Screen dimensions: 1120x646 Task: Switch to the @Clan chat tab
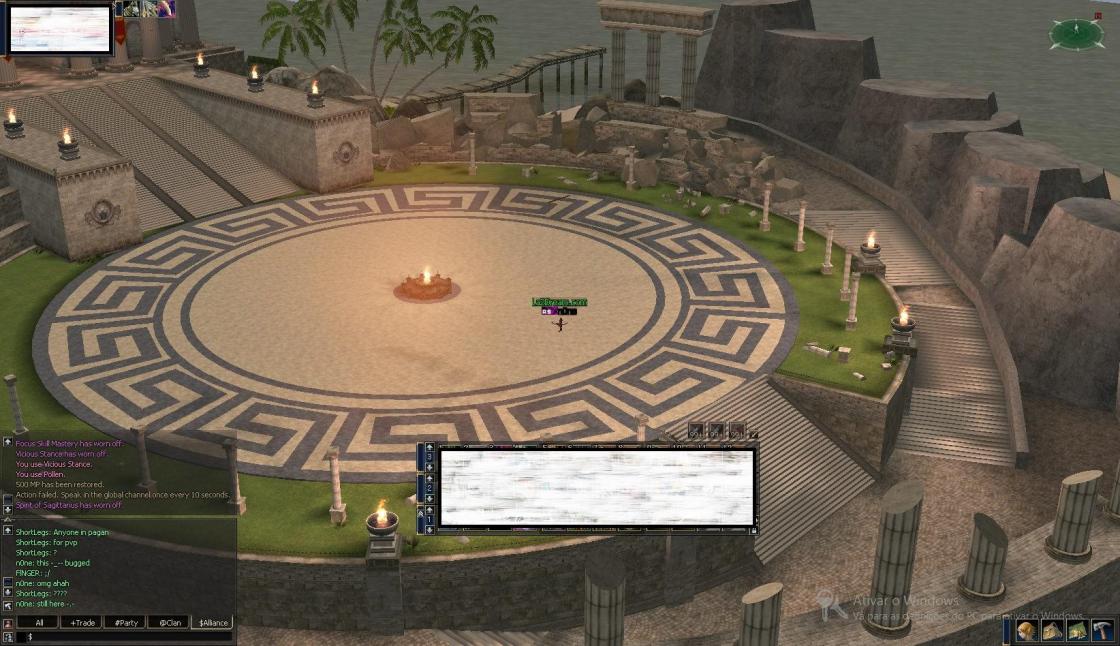170,622
